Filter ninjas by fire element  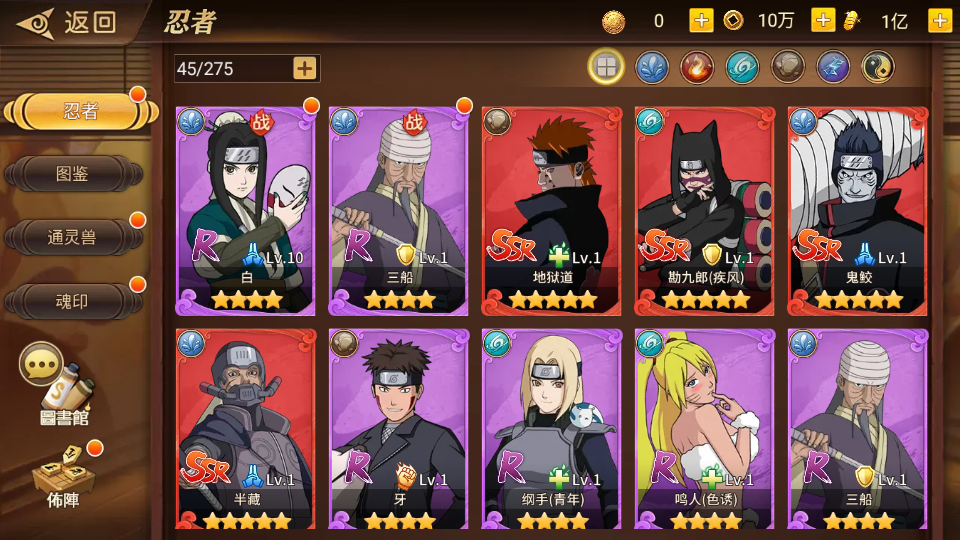(x=697, y=67)
